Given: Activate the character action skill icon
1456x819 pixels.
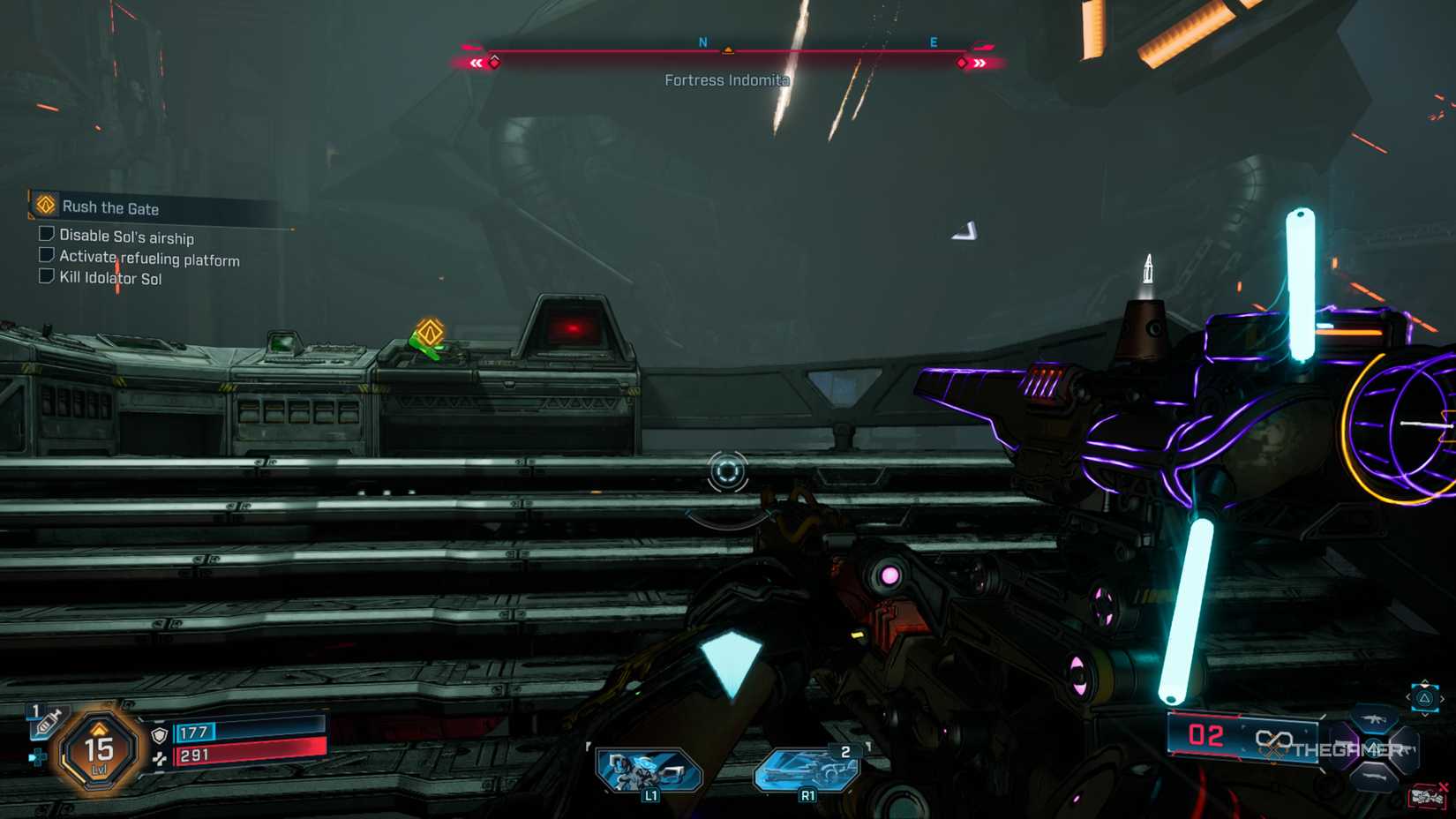Looking at the screenshot, I should pos(649,770).
